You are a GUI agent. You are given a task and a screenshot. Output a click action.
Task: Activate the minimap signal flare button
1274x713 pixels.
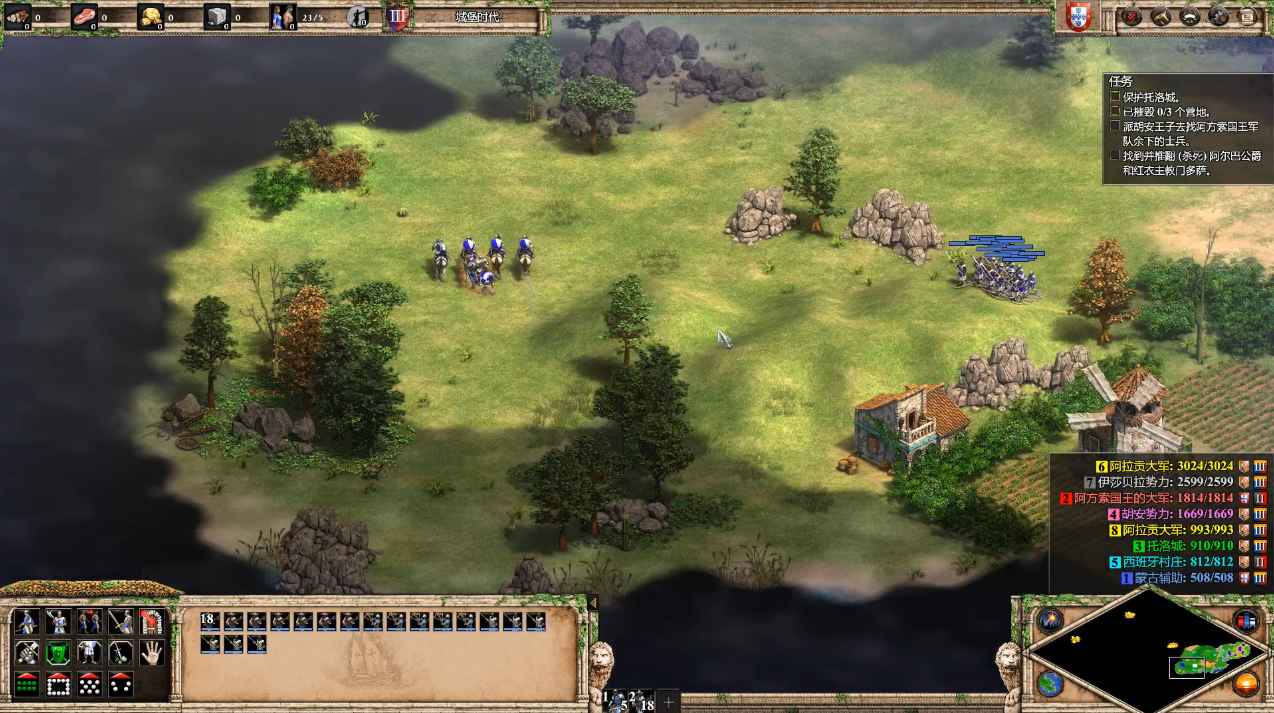coord(1049,620)
